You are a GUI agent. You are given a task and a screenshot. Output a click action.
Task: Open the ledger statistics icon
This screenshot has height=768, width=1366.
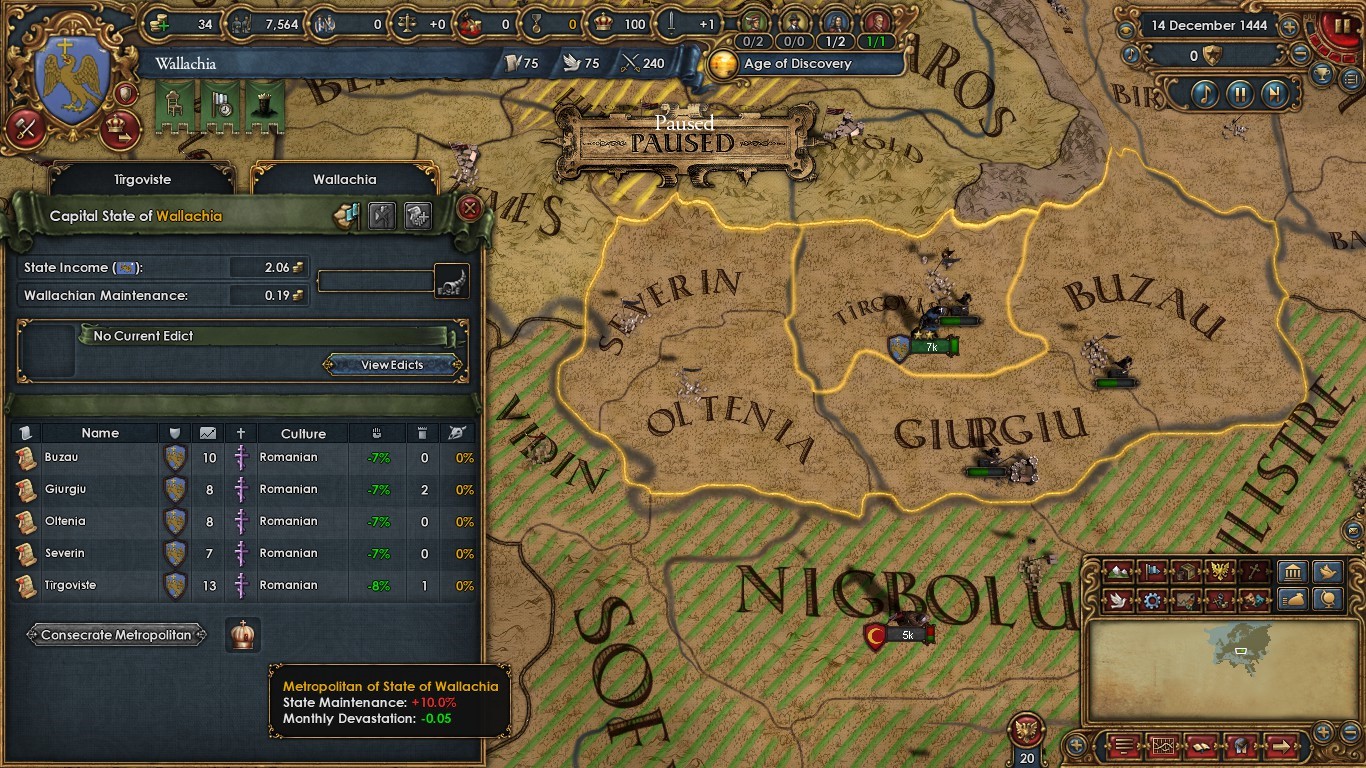click(x=1162, y=747)
